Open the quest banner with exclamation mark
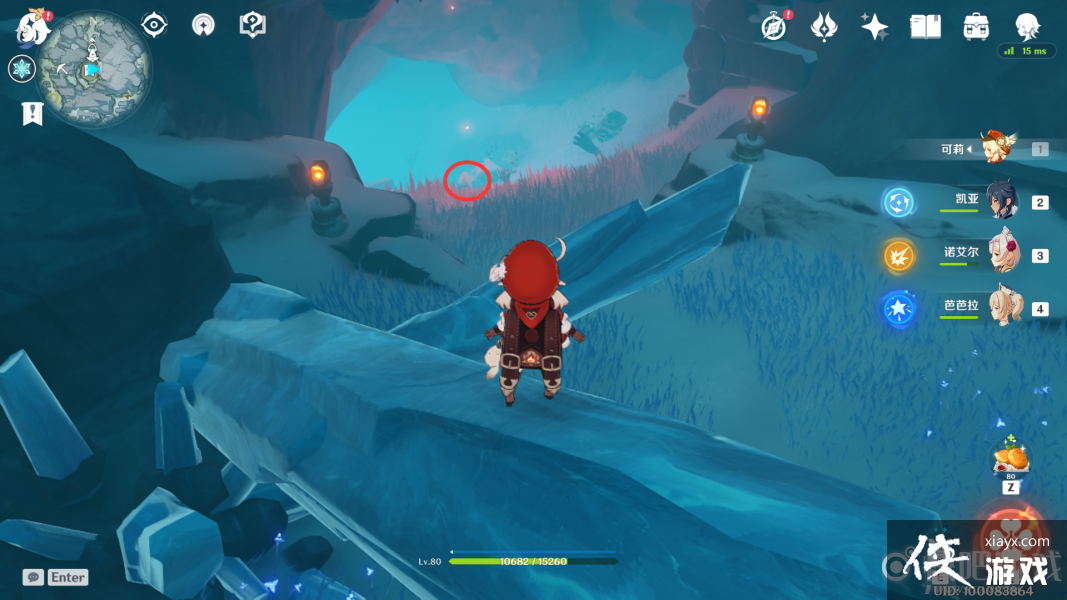The width and height of the screenshot is (1067, 600). [32, 114]
